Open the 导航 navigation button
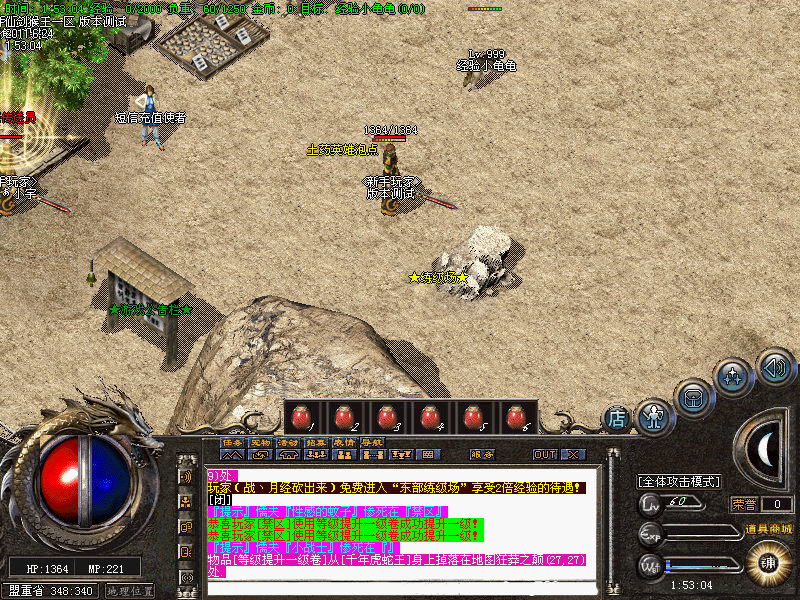The width and height of the screenshot is (800, 600). 372,442
